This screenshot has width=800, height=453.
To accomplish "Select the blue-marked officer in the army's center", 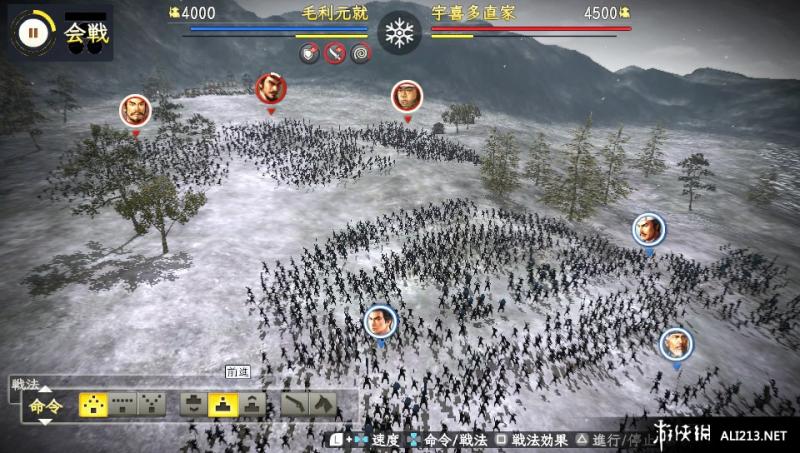I will 381,322.
